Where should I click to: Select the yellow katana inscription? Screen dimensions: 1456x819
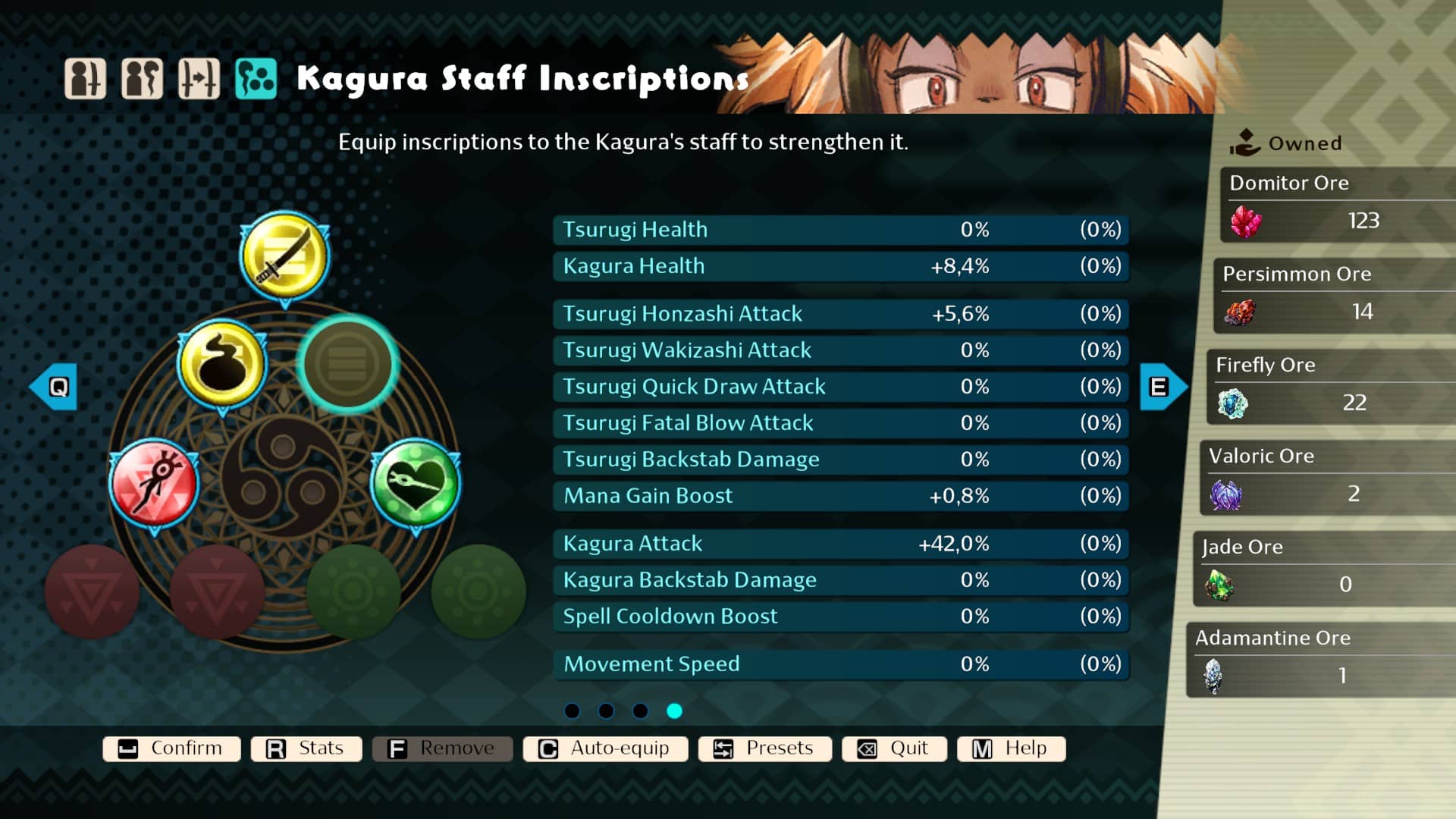click(x=284, y=258)
